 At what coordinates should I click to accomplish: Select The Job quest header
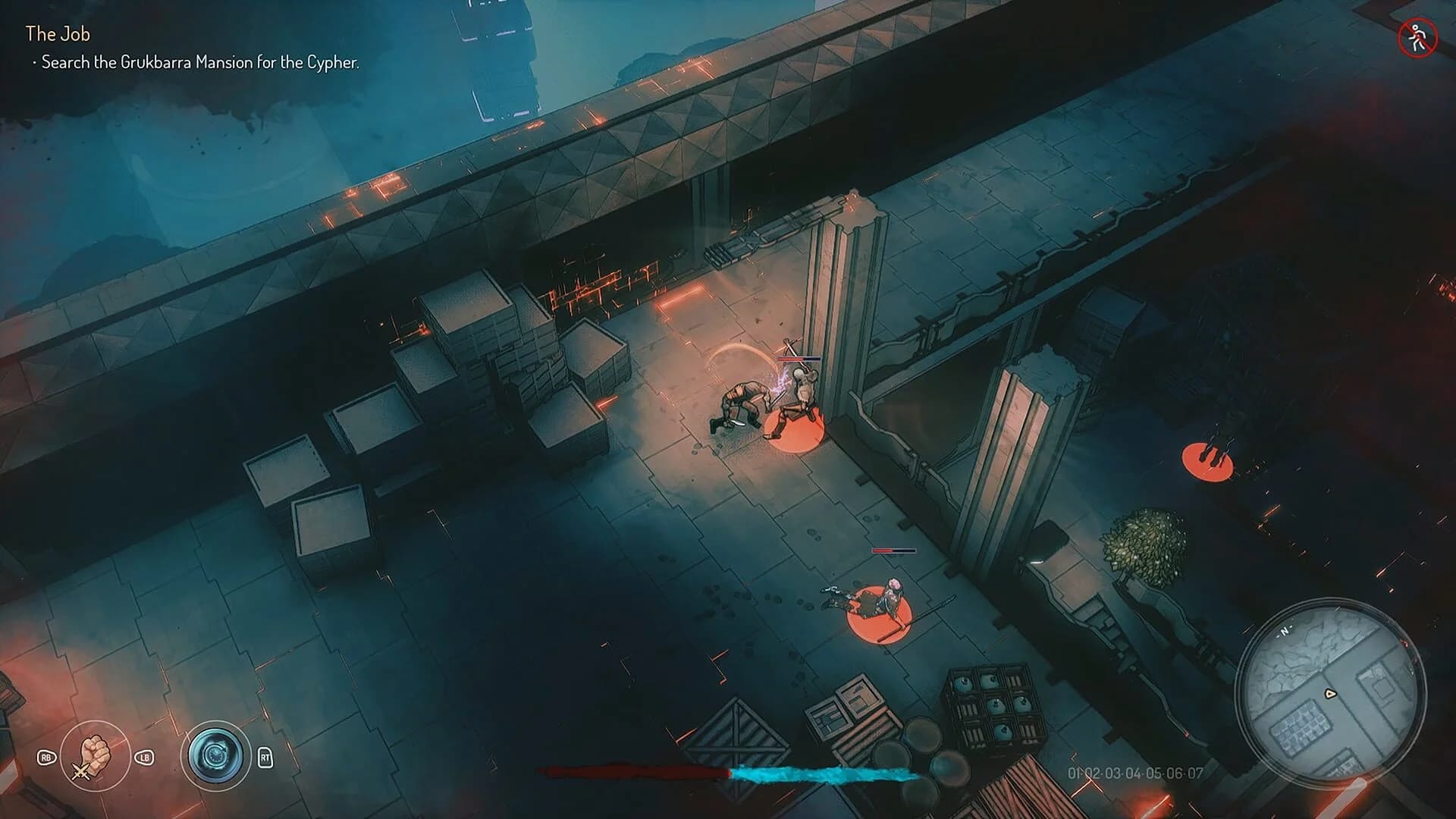[x=57, y=33]
